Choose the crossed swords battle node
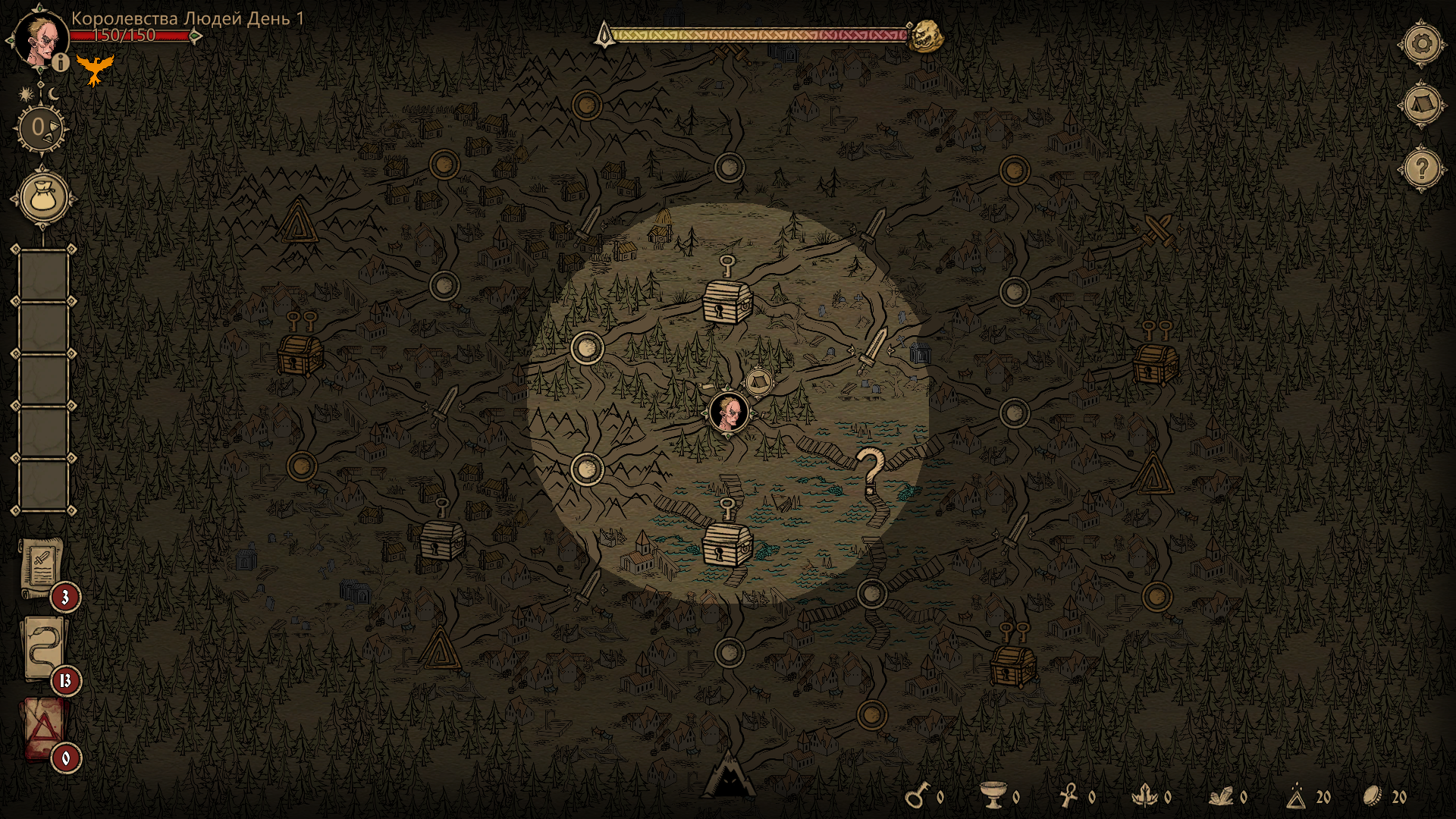 1158,228
